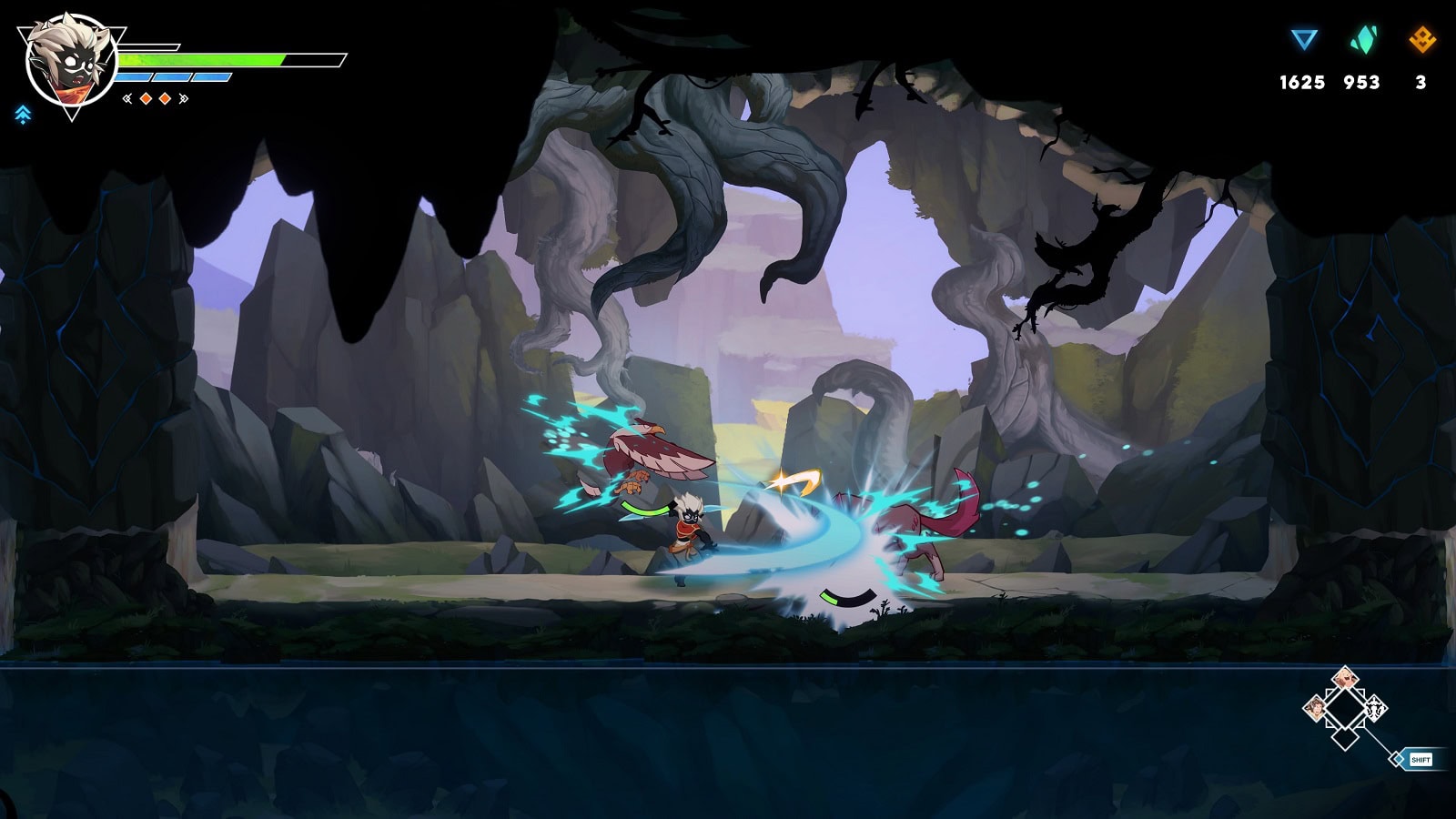Click the orange diamond emblem currency icon
Image resolution: width=1456 pixels, height=819 pixels.
[1421, 40]
